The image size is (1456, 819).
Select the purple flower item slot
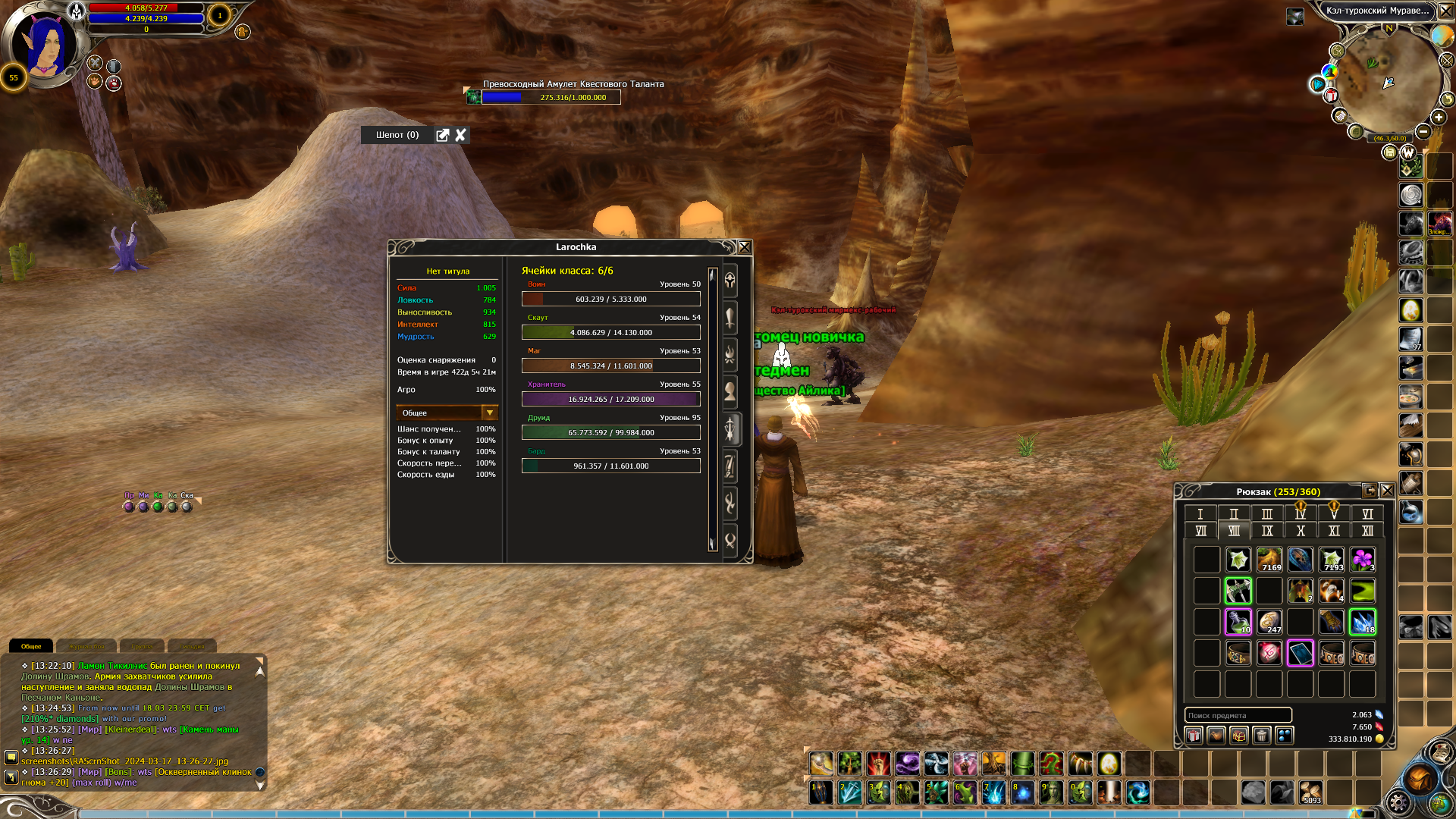coord(1363,560)
